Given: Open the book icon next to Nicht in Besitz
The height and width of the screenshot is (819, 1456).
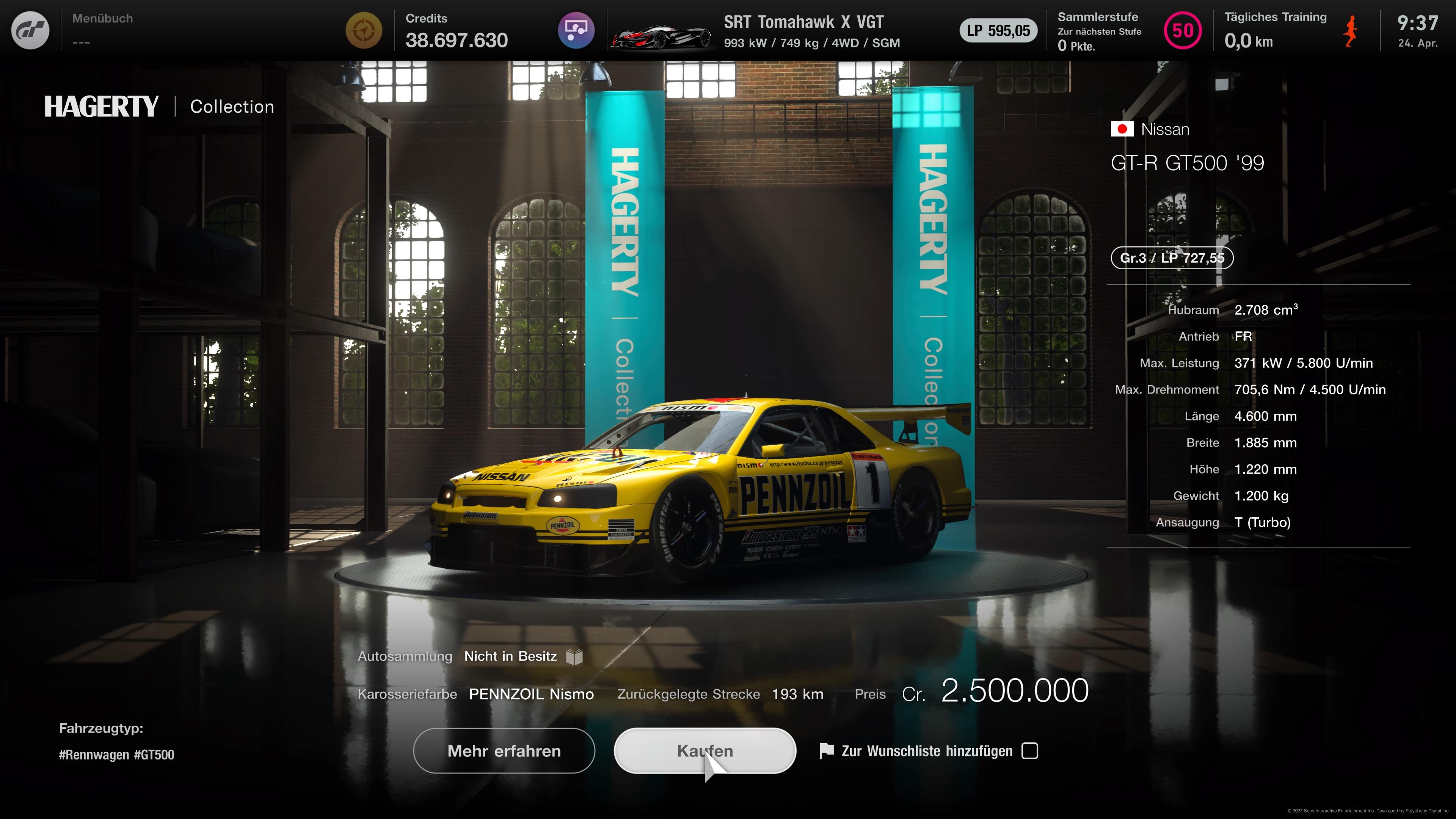Looking at the screenshot, I should click(576, 656).
